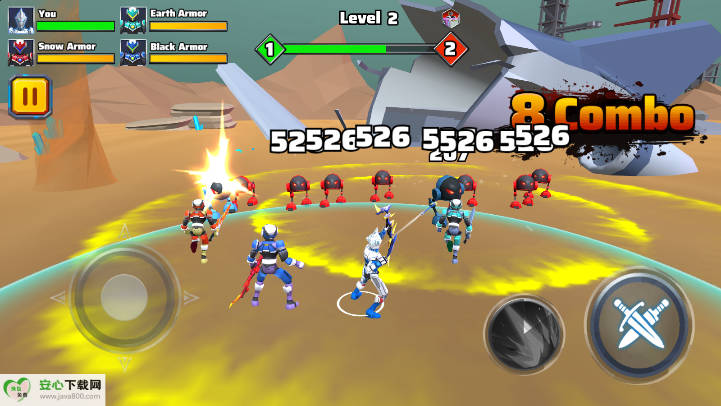Screen dimensions: 721x406
Task: Click your own hero portrait
Action: [21, 18]
